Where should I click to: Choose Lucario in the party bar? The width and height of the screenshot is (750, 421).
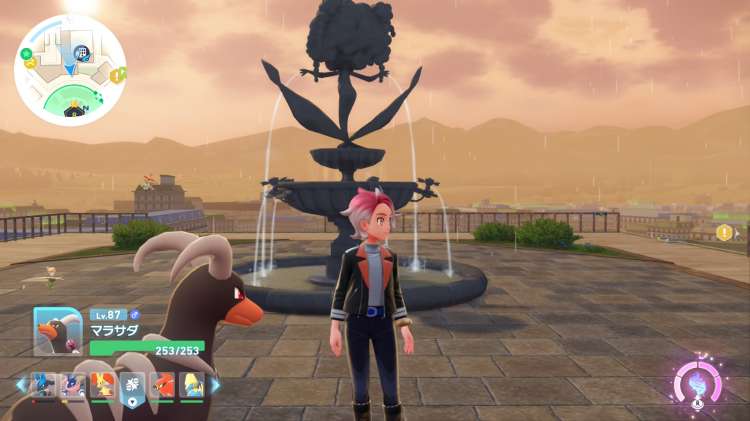[42, 385]
